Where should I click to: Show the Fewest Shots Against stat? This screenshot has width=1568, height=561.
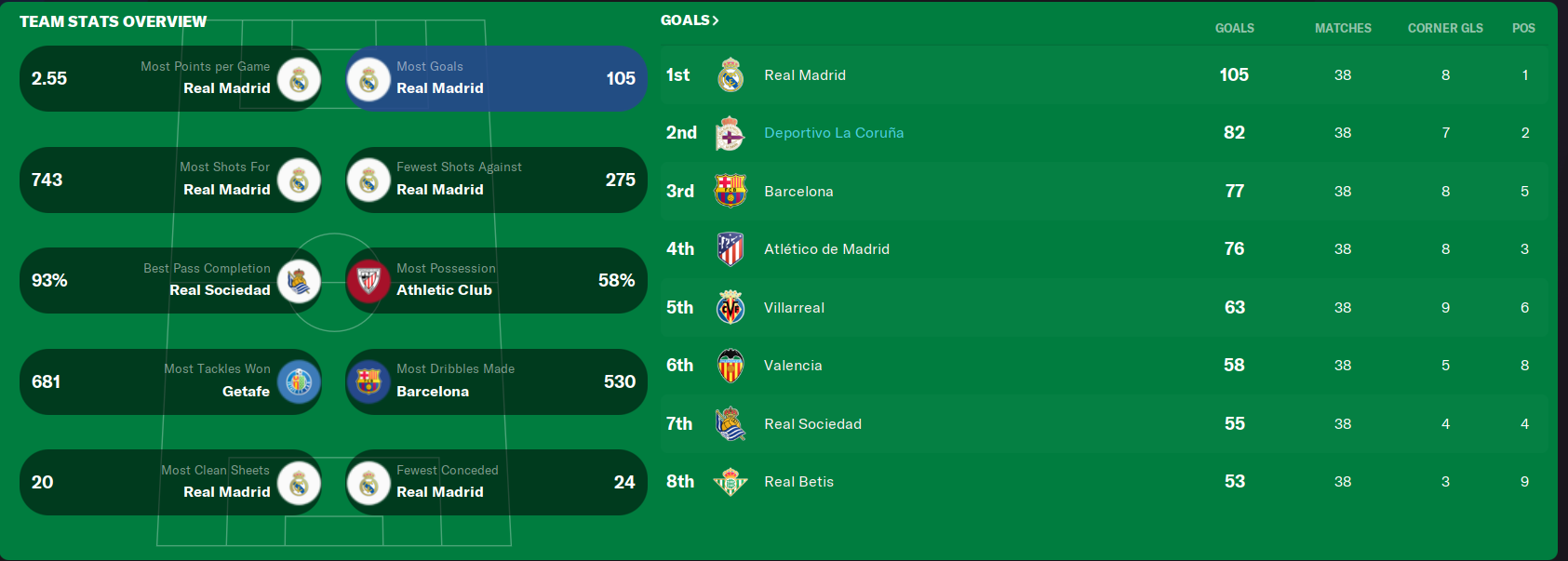click(x=496, y=180)
